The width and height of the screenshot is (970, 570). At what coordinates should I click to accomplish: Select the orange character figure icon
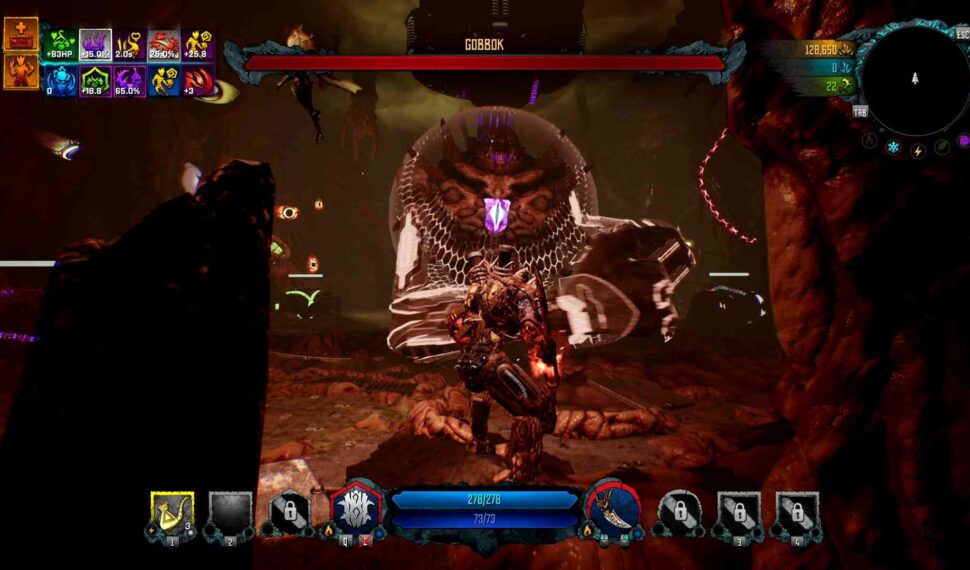point(21,70)
